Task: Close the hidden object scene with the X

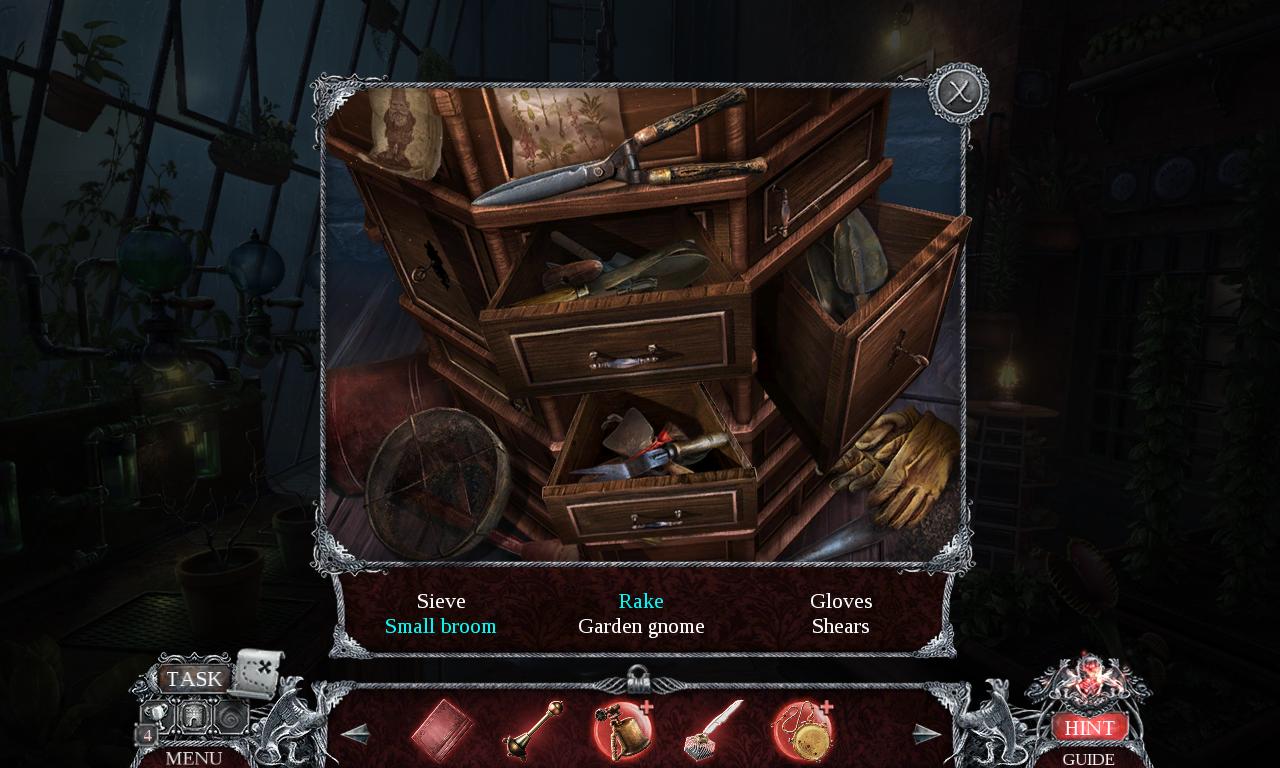Action: [x=958, y=93]
